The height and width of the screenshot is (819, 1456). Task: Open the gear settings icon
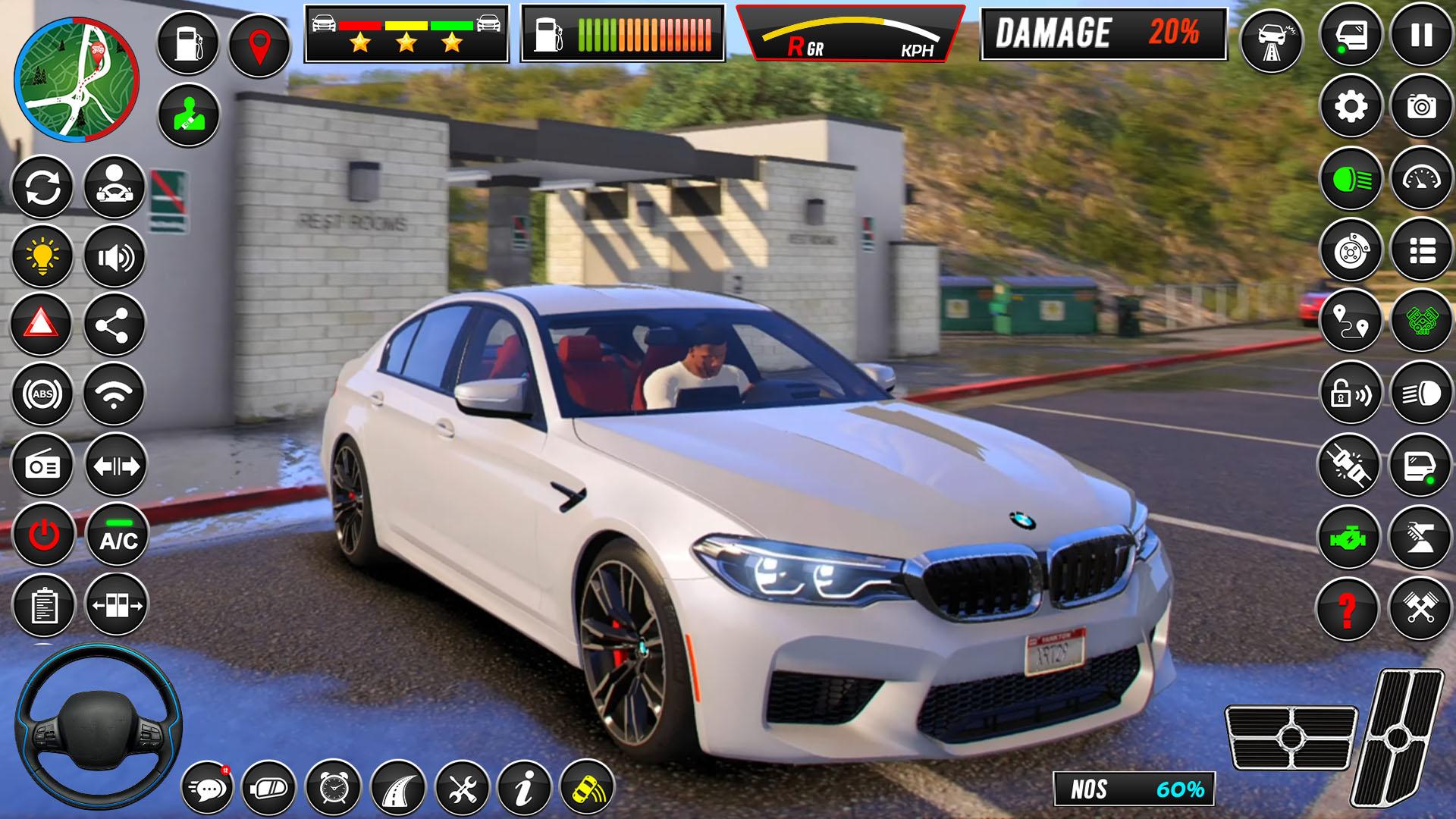1351,107
